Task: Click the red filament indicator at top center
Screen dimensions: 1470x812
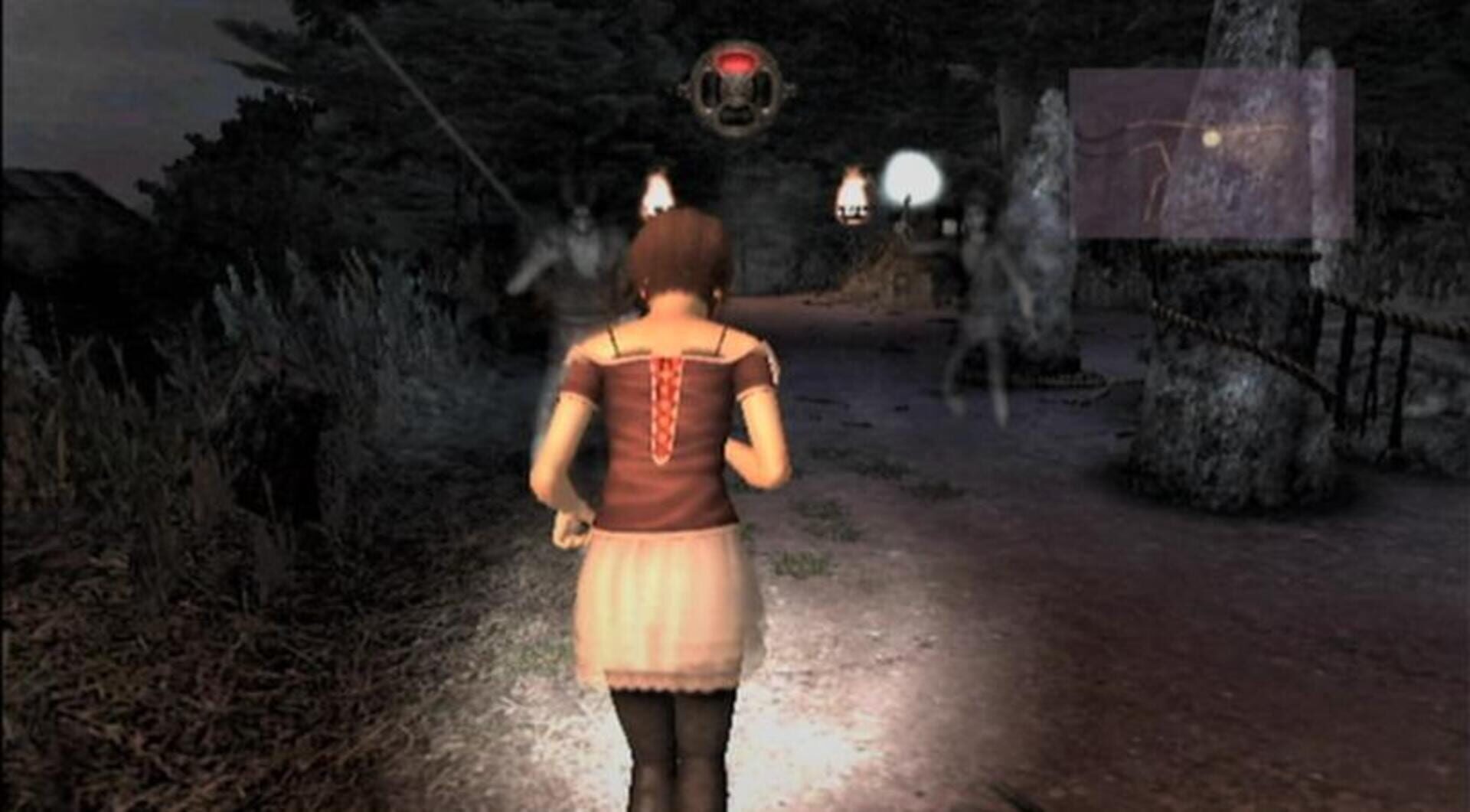Action: 737,63
